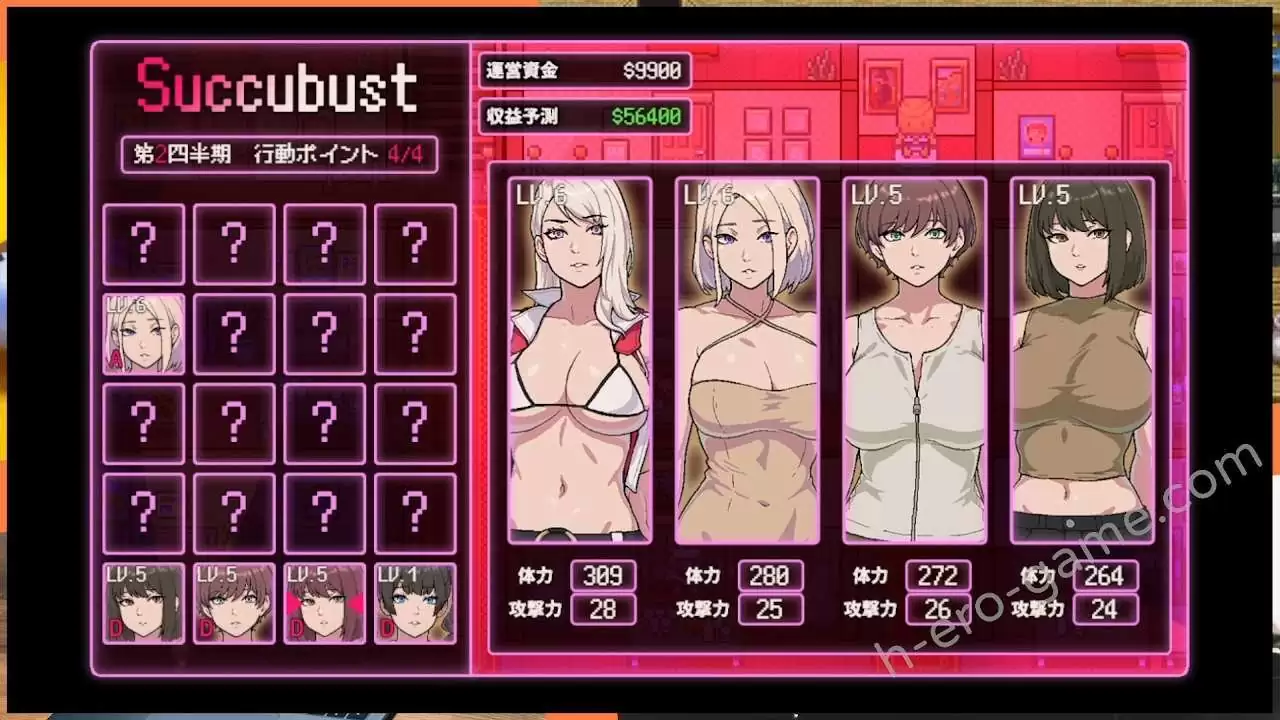Select the character card with 309 stamina
This screenshot has height=720, width=1280.
click(x=580, y=360)
